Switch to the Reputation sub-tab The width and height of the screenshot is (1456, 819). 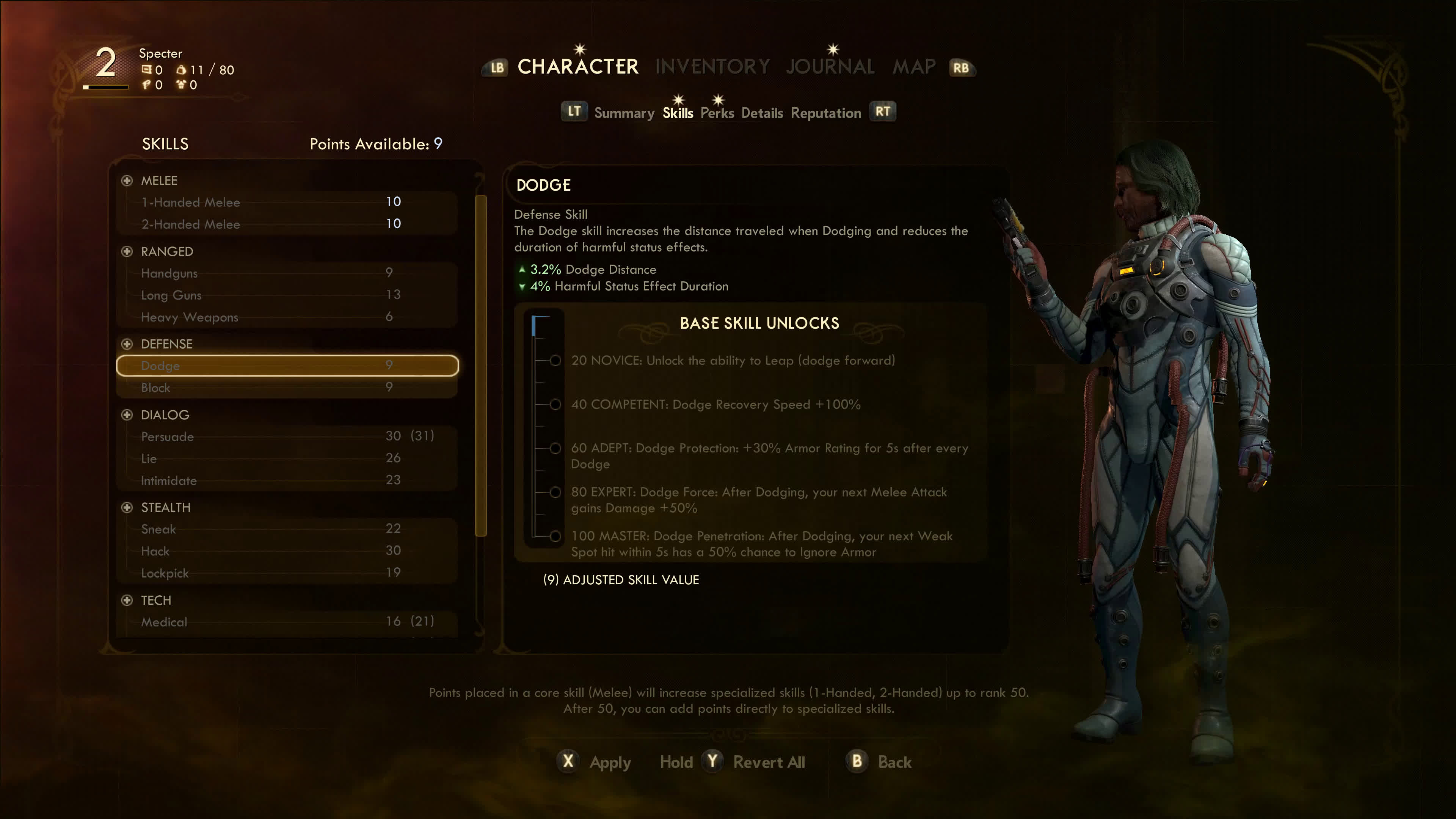point(825,113)
